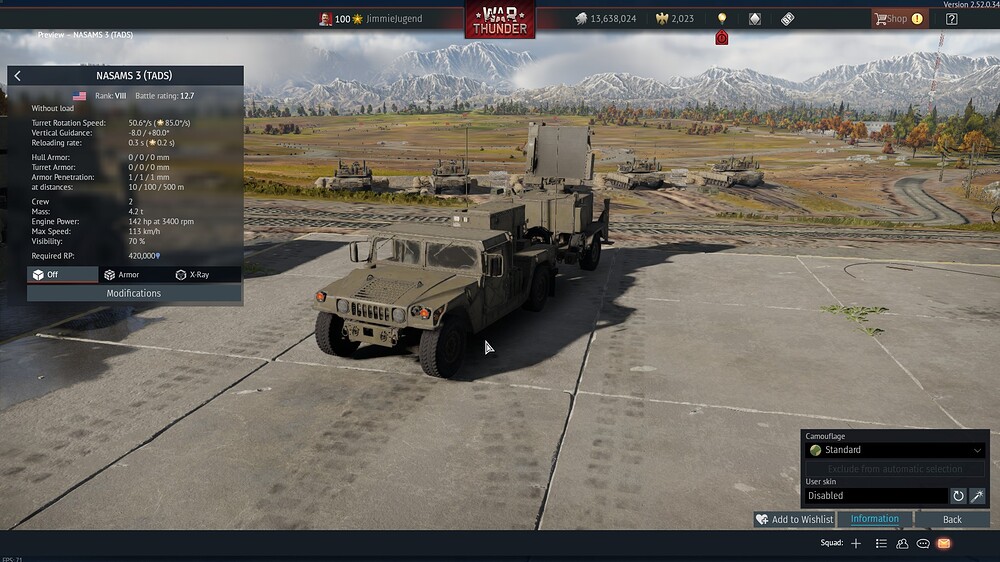Image resolution: width=1000 pixels, height=562 pixels.
Task: Open the Information page
Action: (875, 519)
